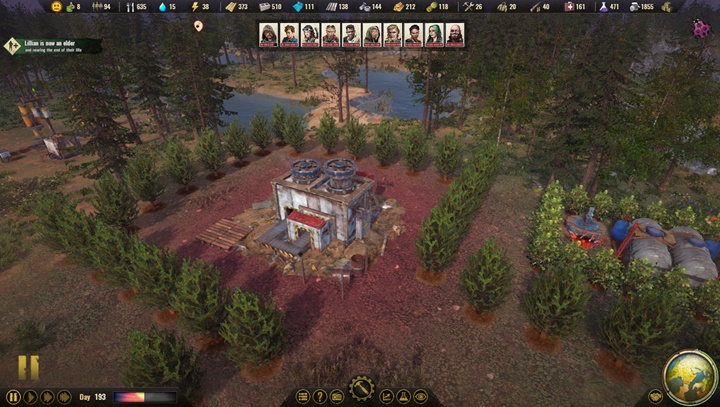
Task: Open the Lillian is now an elder notification
Action: tap(52, 45)
